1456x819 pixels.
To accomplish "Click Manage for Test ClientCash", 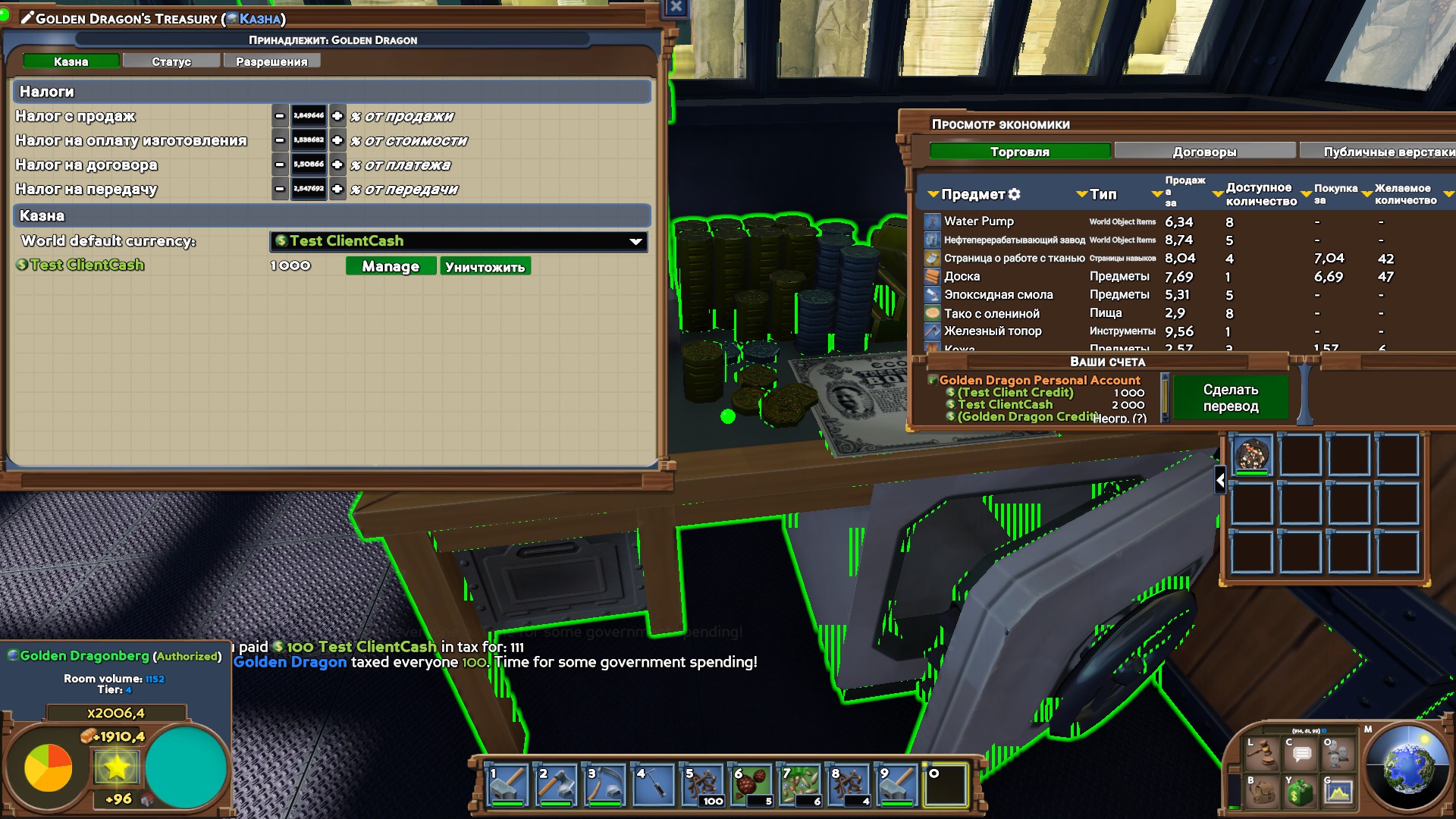I will [x=391, y=266].
